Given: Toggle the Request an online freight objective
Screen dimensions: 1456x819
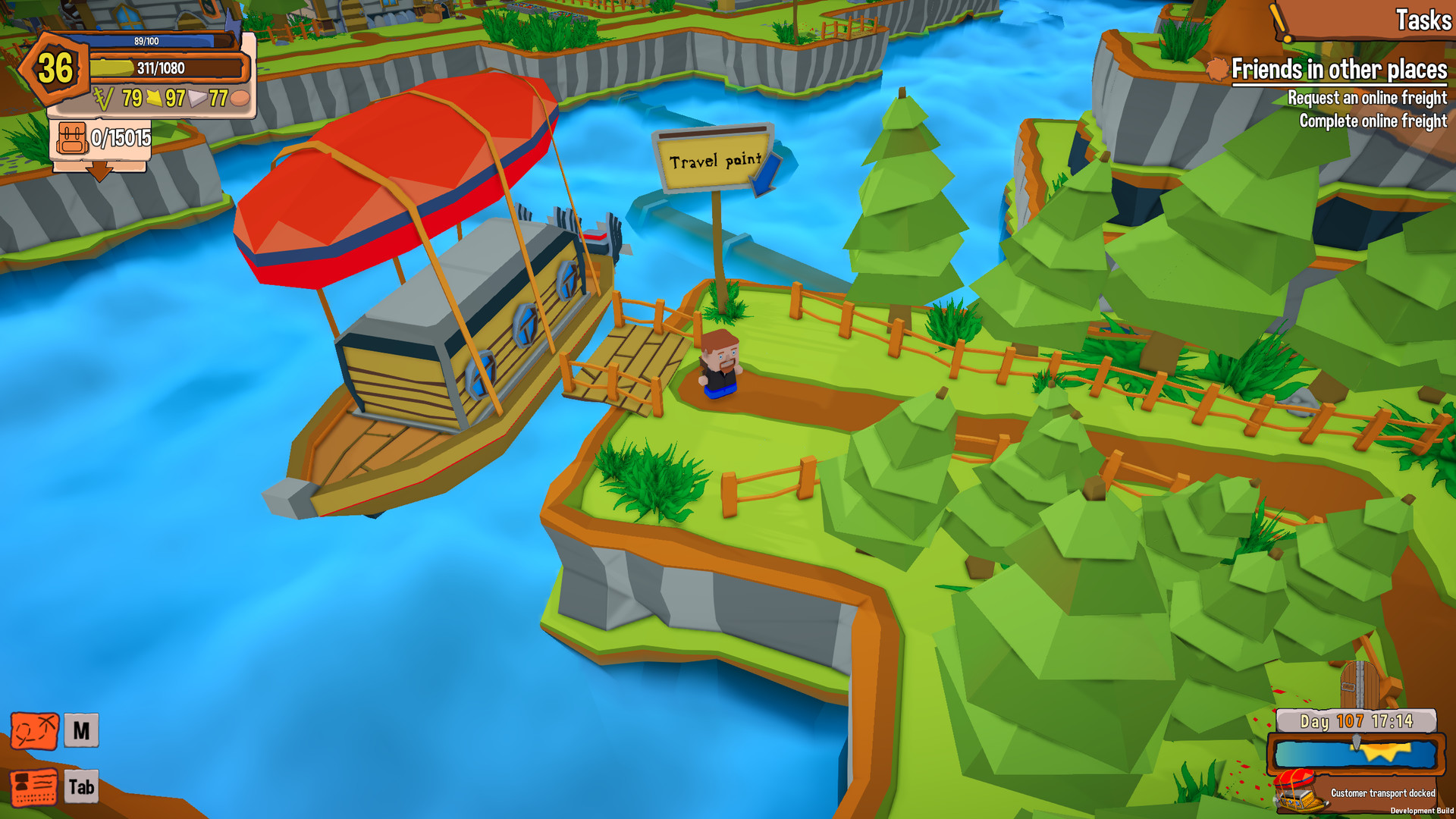Looking at the screenshot, I should coord(1367,97).
